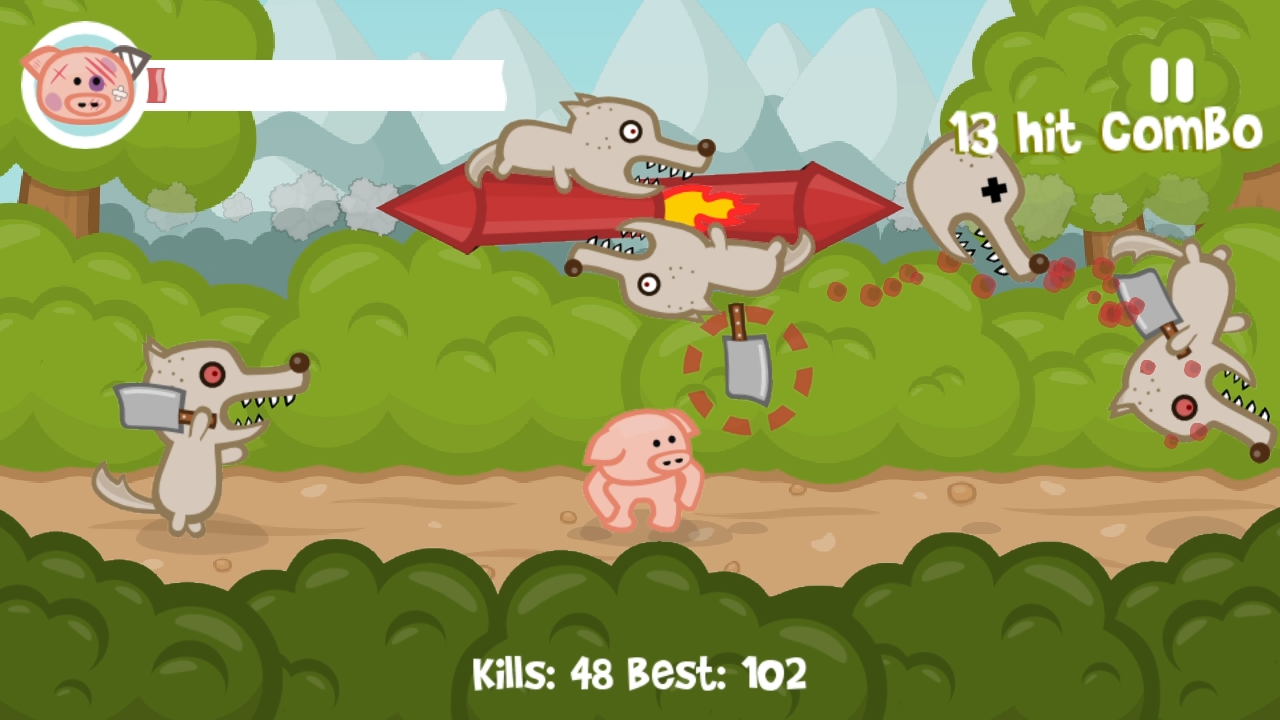Viewport: 1280px width, 720px height.
Task: Select the pig avatar portrait top-left
Action: [80, 85]
